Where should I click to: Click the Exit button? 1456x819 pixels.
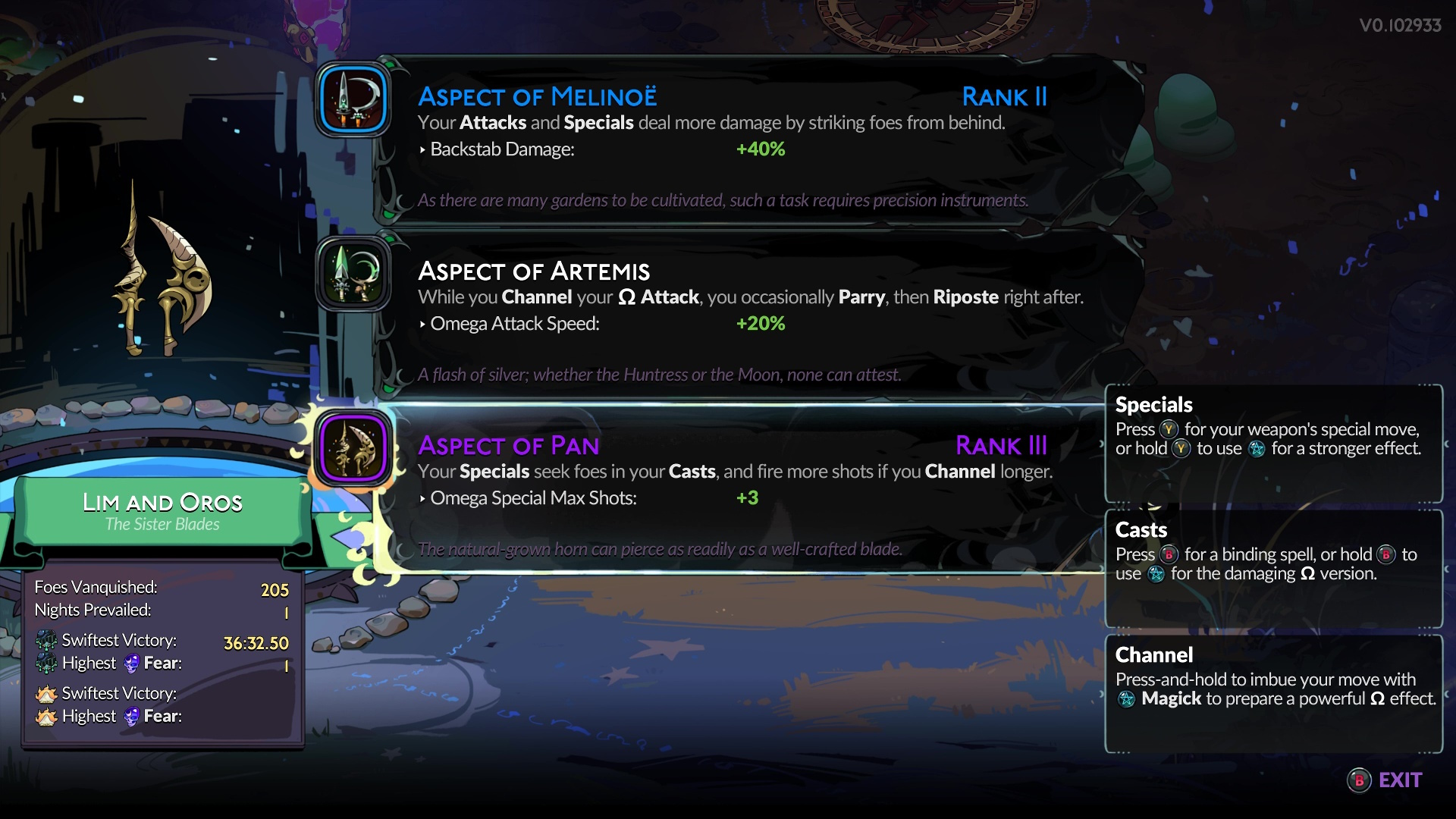pyautogui.click(x=1401, y=780)
